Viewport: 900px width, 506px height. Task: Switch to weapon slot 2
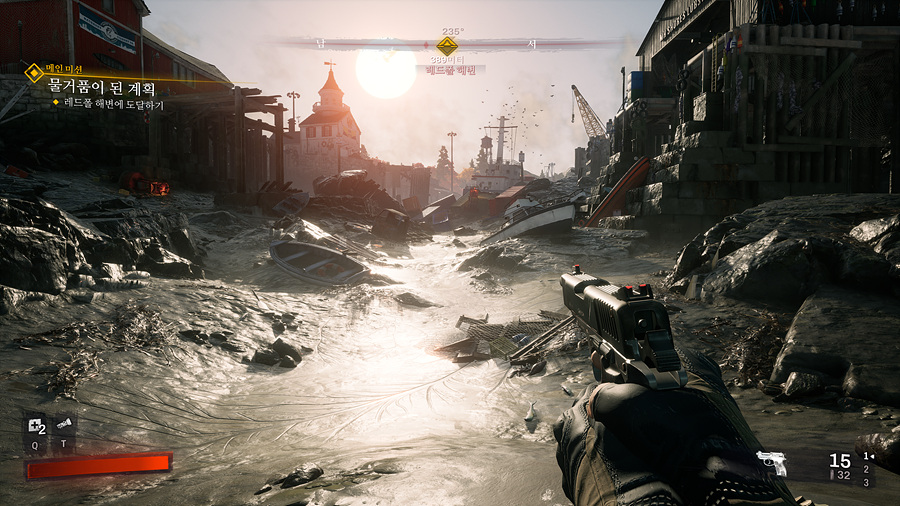tap(866, 469)
